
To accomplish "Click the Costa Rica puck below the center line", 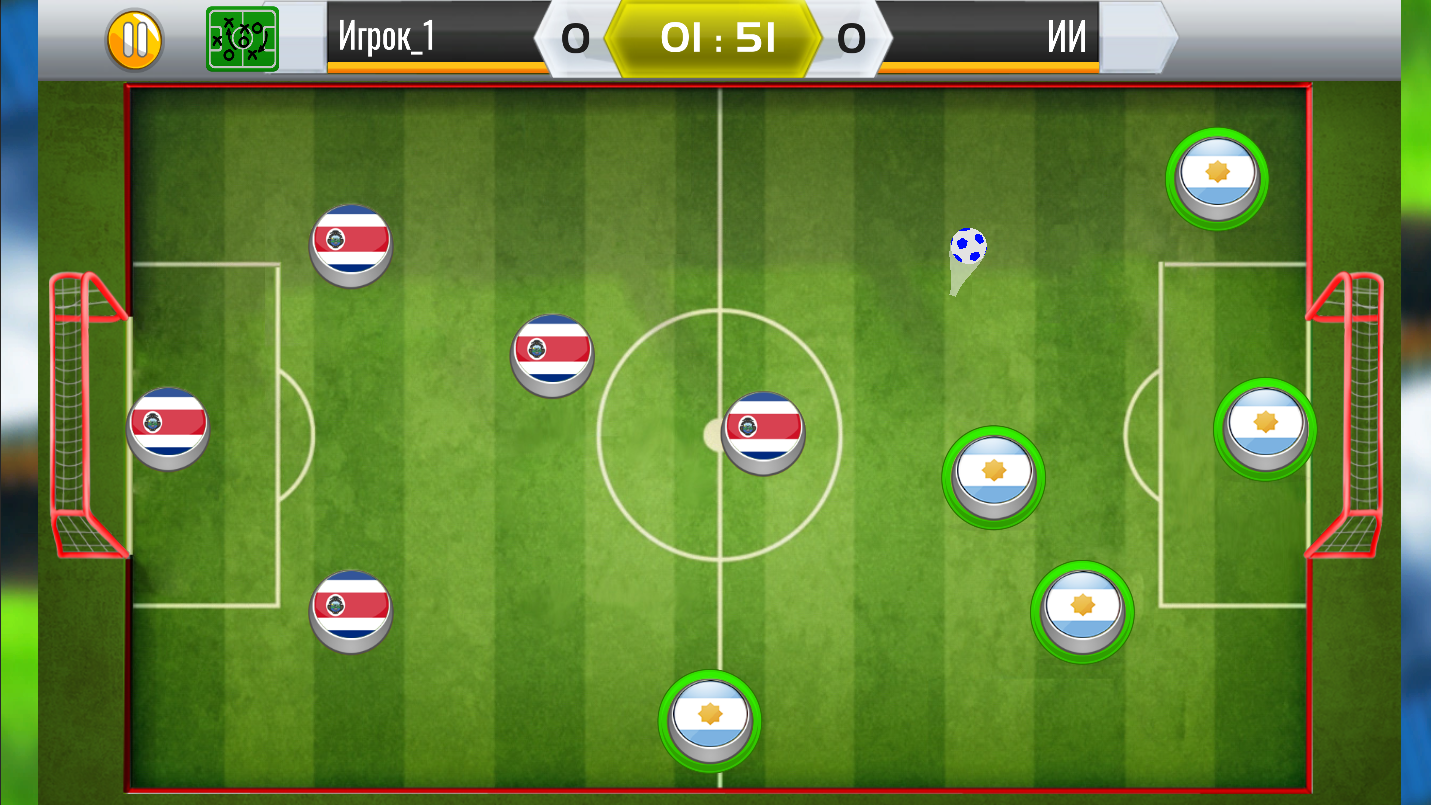I will (351, 611).
